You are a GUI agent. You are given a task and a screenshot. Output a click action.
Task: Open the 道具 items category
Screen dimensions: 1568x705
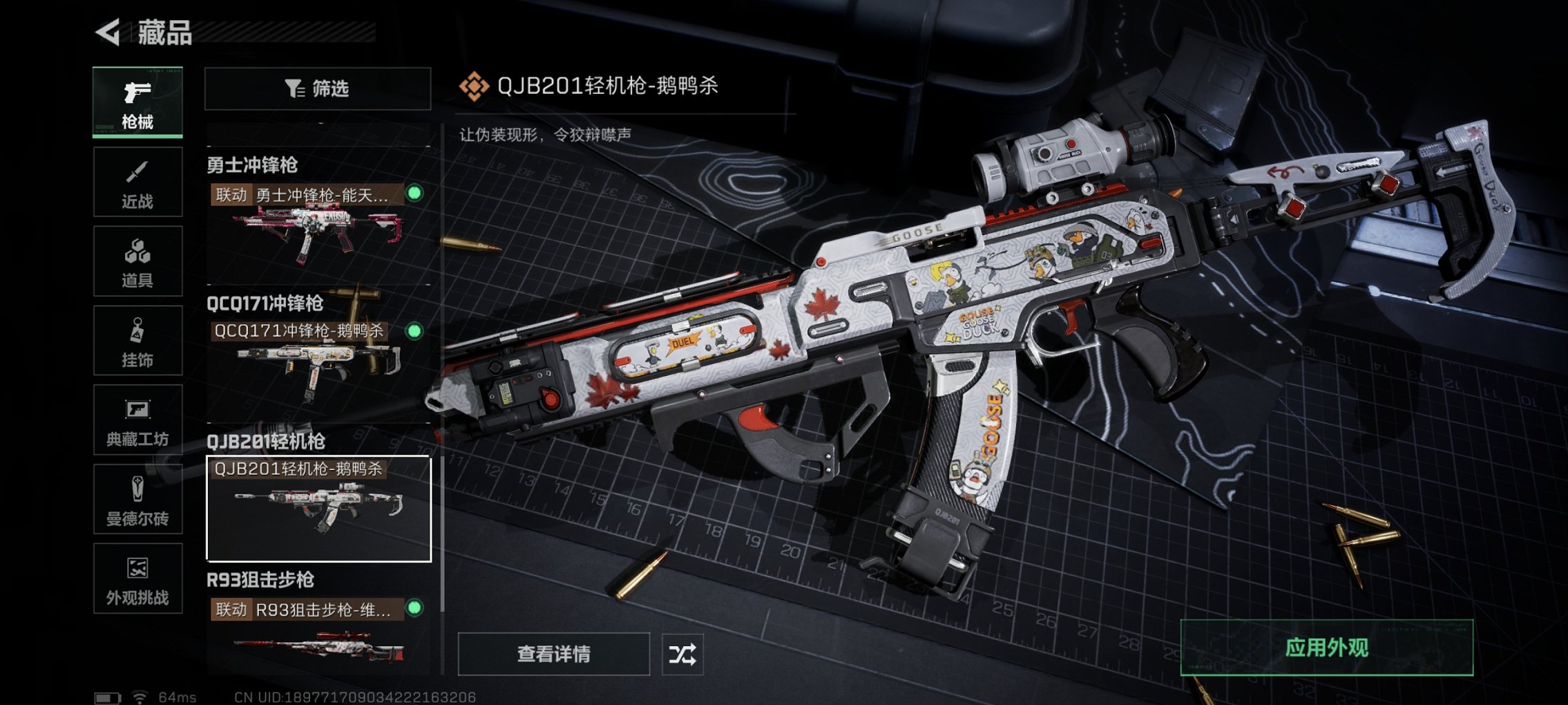click(x=137, y=259)
